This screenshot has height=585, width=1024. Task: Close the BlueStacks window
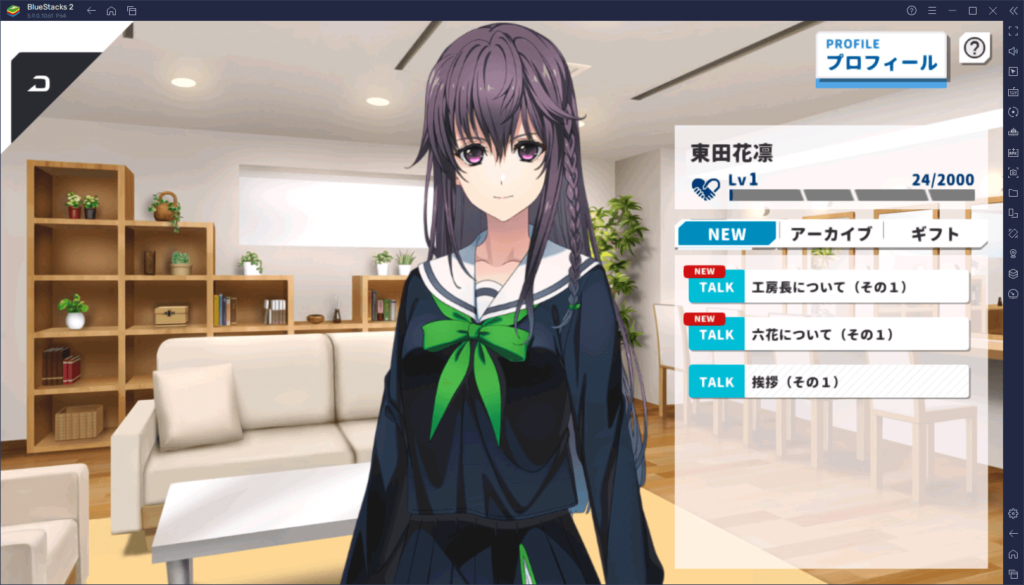click(993, 10)
